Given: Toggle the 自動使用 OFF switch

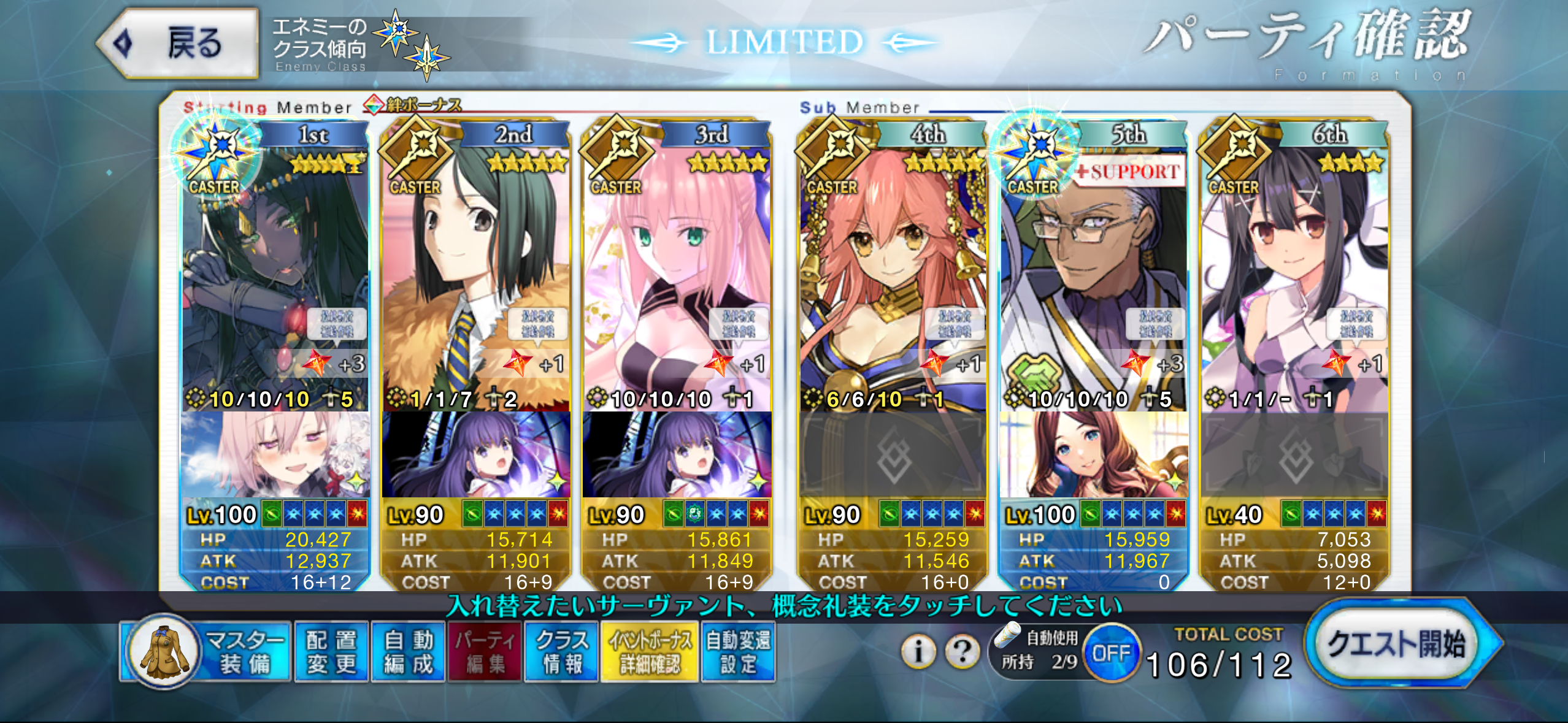Looking at the screenshot, I should (1111, 652).
